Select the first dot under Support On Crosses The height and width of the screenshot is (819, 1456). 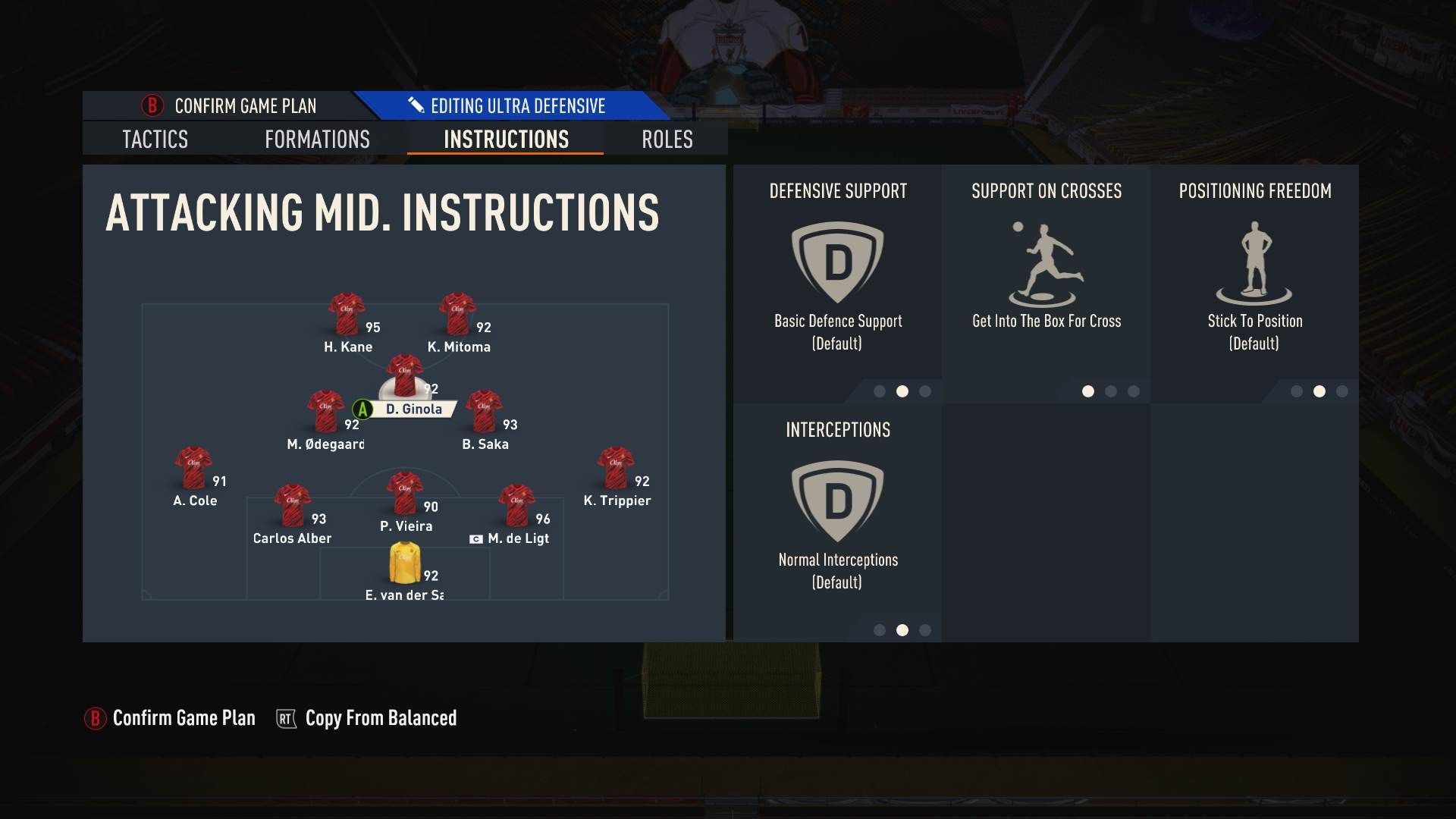[x=1088, y=392]
